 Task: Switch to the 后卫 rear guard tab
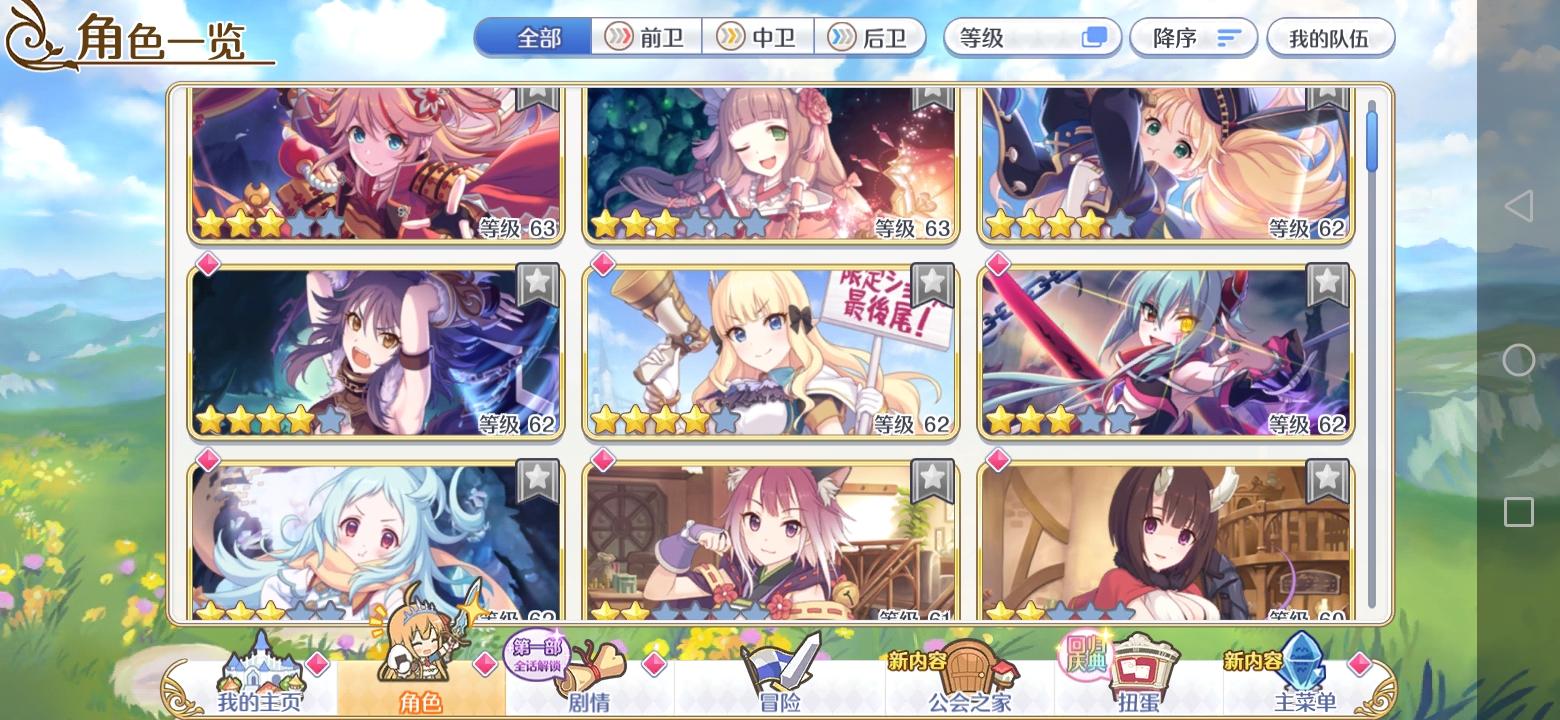click(x=868, y=37)
